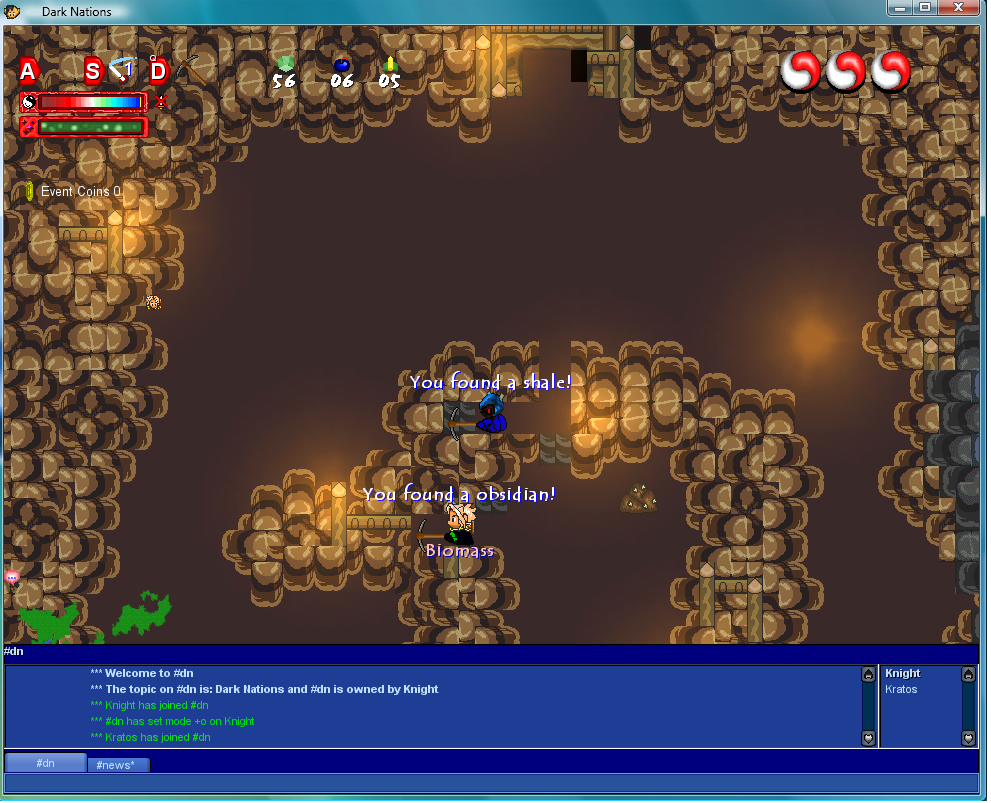
Task: Click the green gem currency icon
Action: point(285,64)
